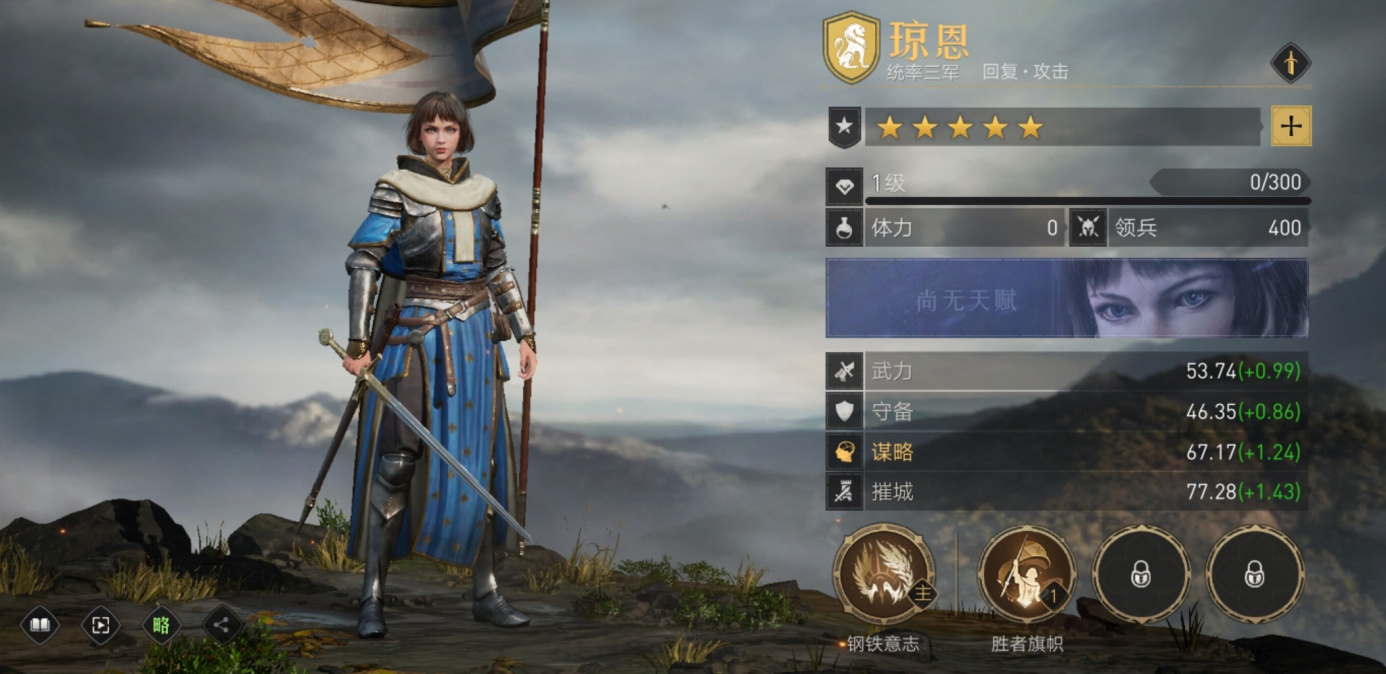Tap the golden lion shield emblem
The image size is (1386, 674).
pos(851,48)
